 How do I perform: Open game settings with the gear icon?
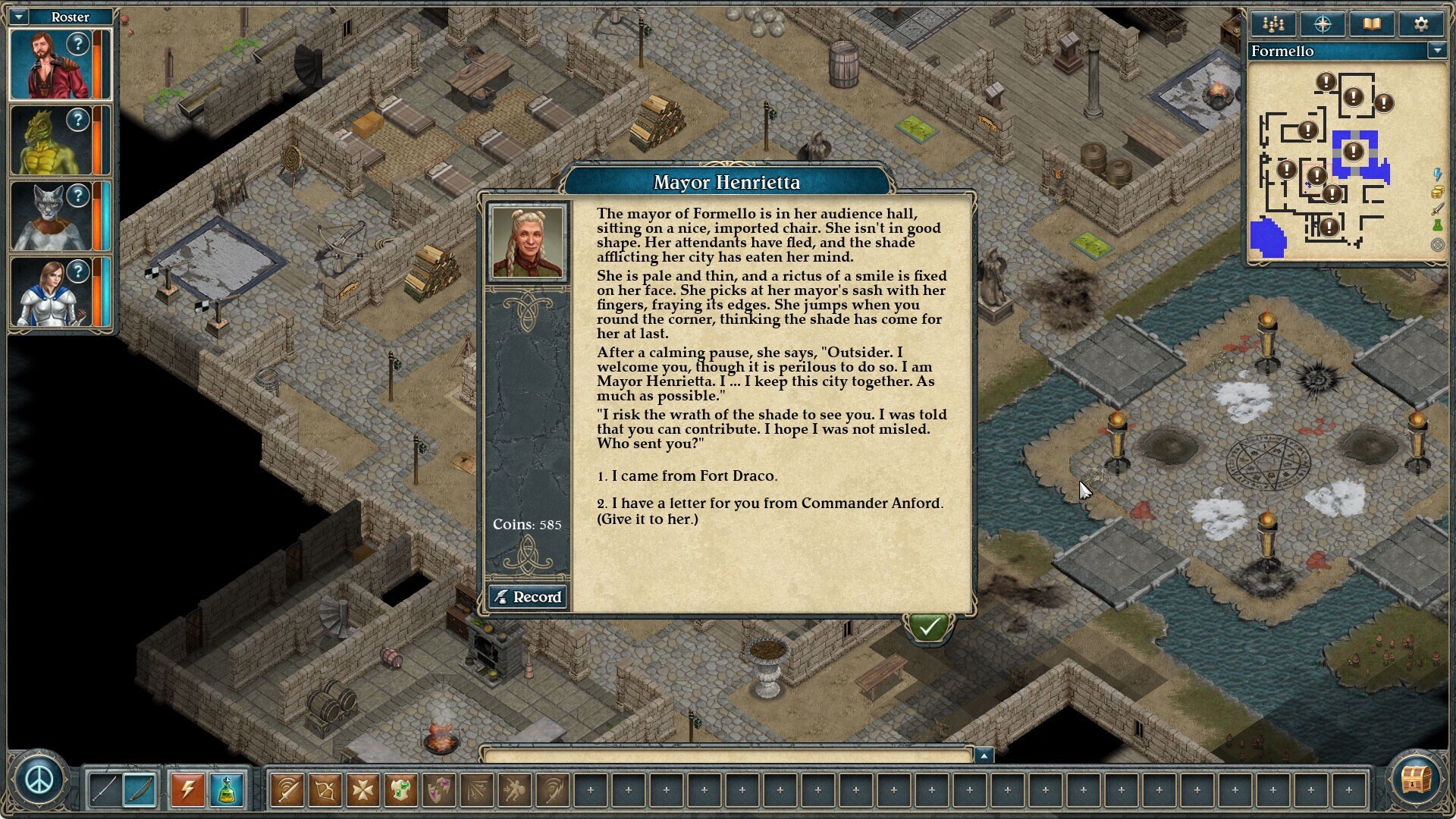point(1421,24)
